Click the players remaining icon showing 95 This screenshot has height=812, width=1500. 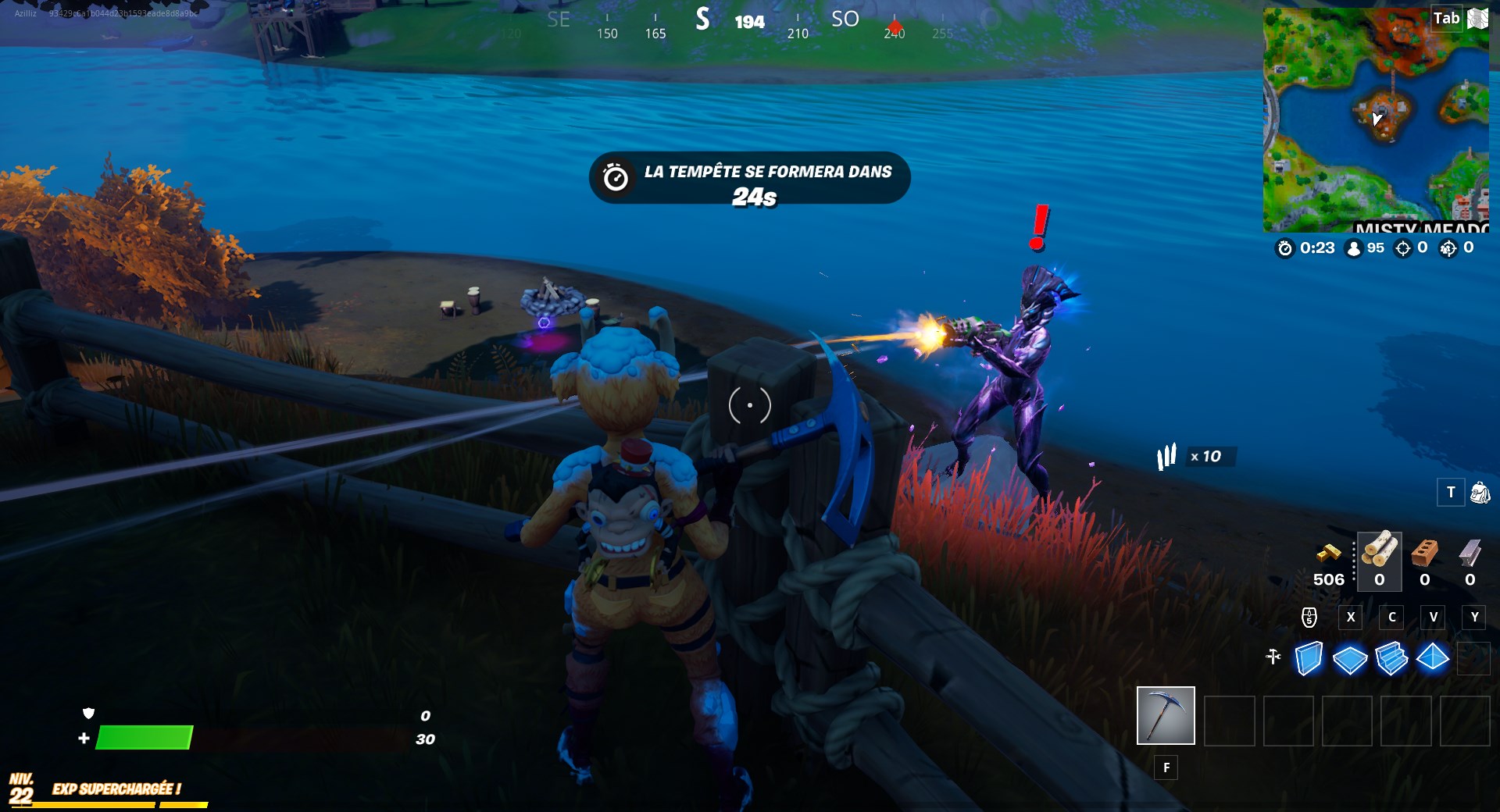click(x=1354, y=250)
